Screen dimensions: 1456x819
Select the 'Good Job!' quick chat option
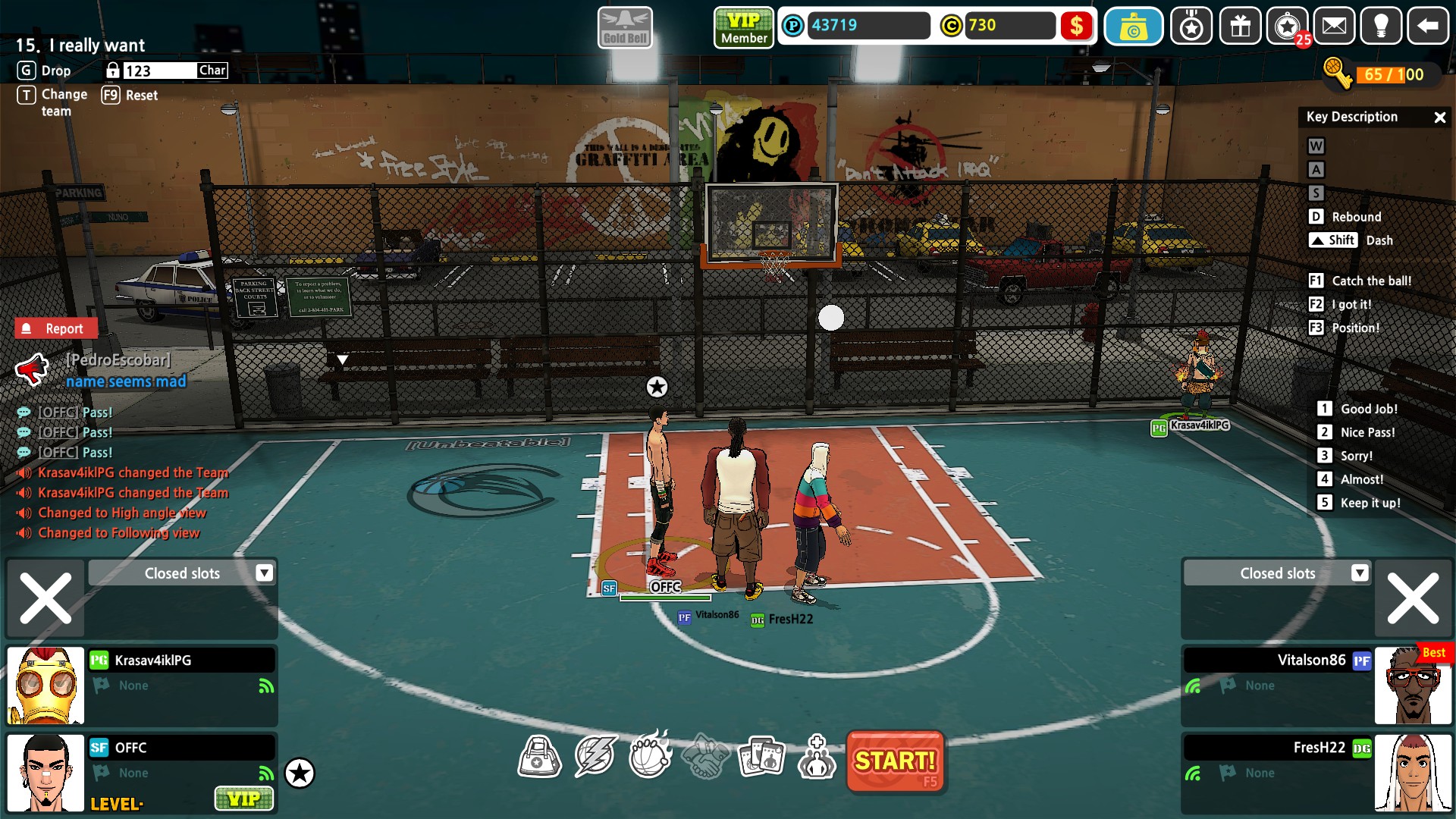tap(1361, 408)
